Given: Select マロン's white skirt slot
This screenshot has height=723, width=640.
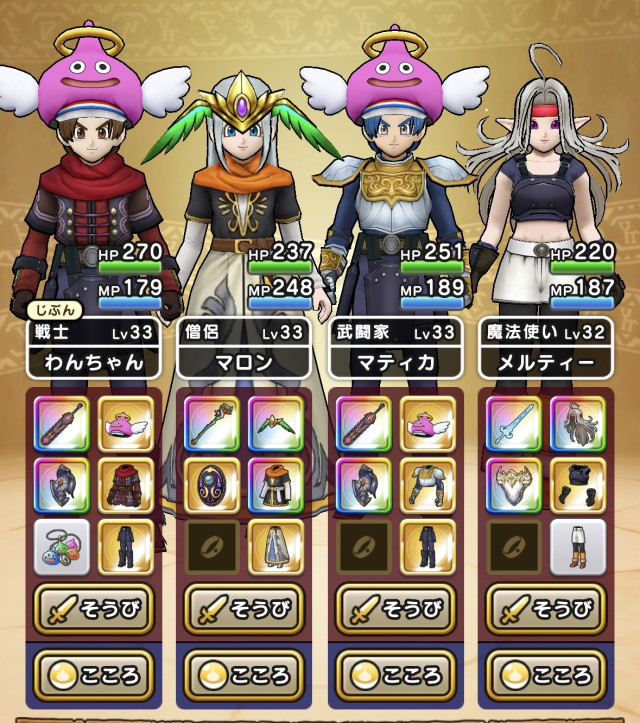Looking at the screenshot, I should 276,546.
